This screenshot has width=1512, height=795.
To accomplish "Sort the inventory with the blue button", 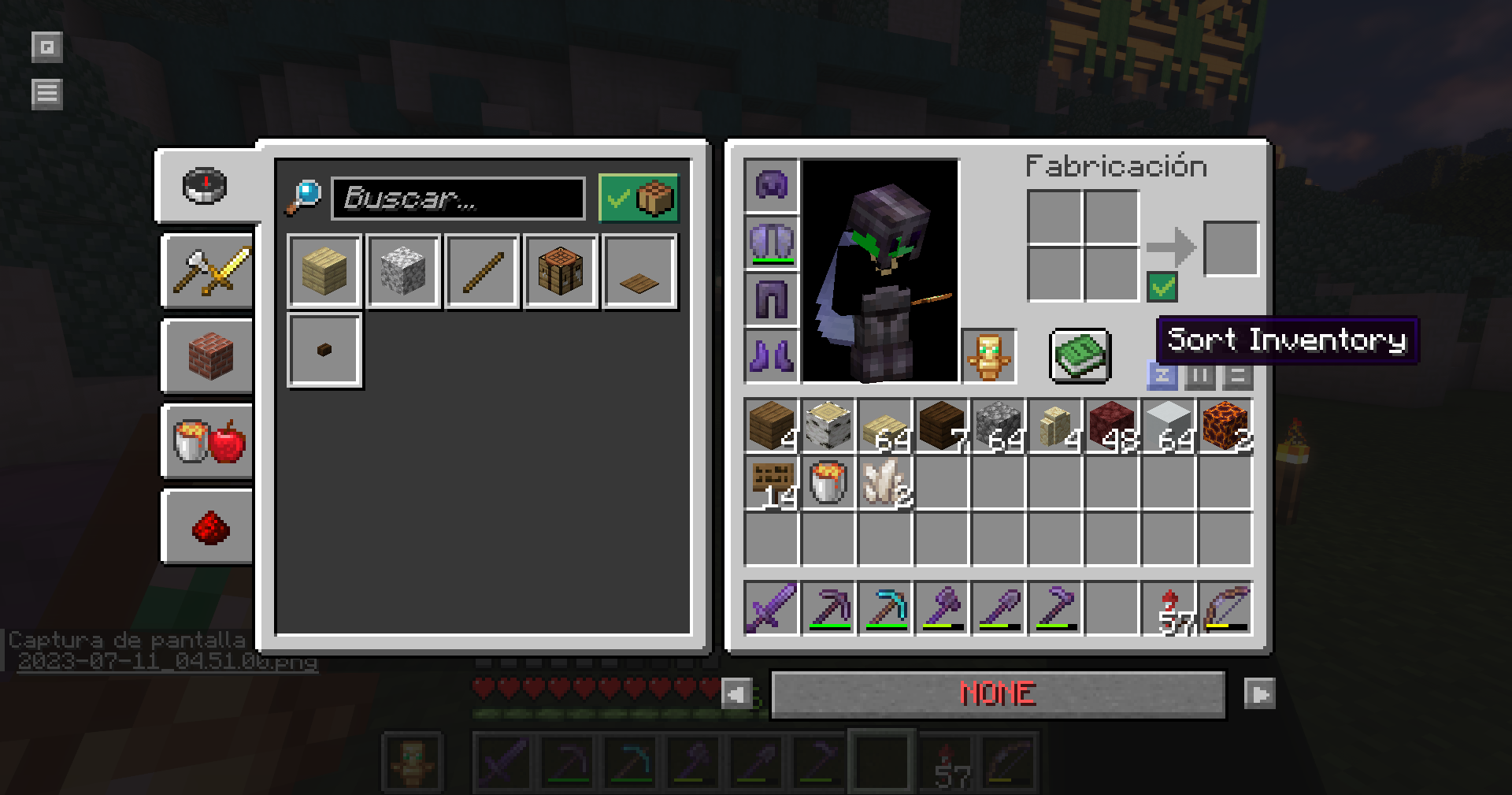I will click(x=1162, y=376).
